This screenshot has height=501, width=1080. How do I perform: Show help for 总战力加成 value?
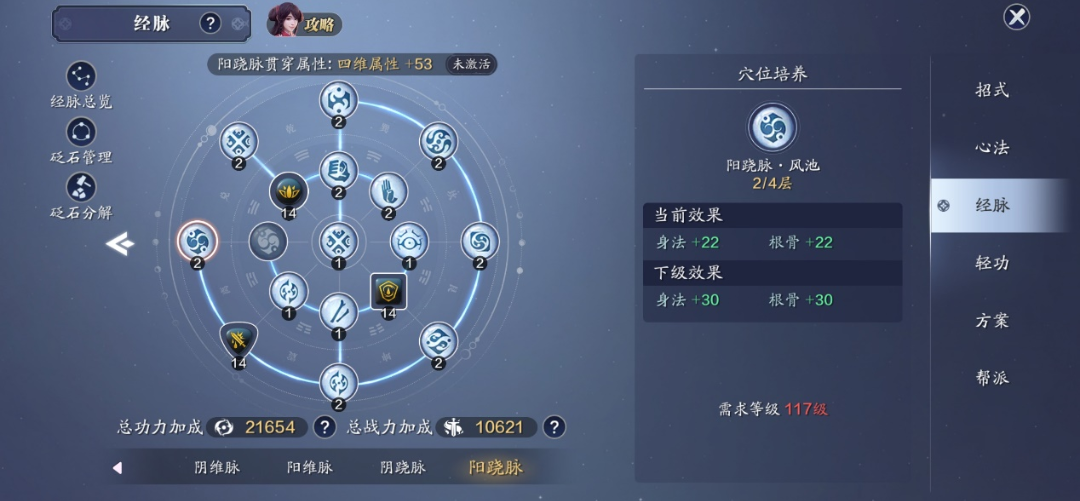553,427
